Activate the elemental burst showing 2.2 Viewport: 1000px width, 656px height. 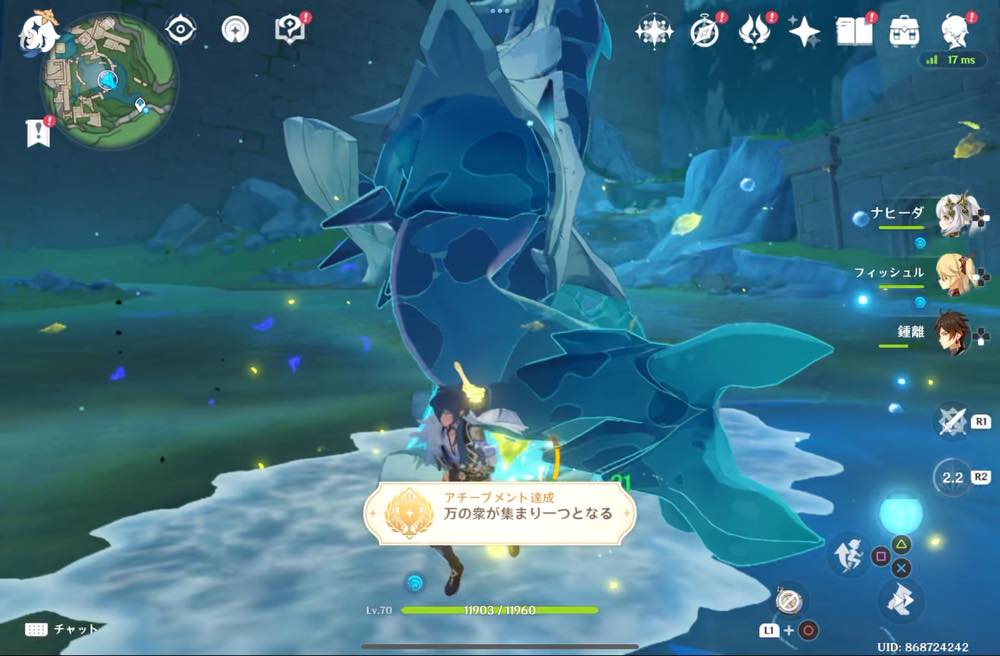click(952, 478)
